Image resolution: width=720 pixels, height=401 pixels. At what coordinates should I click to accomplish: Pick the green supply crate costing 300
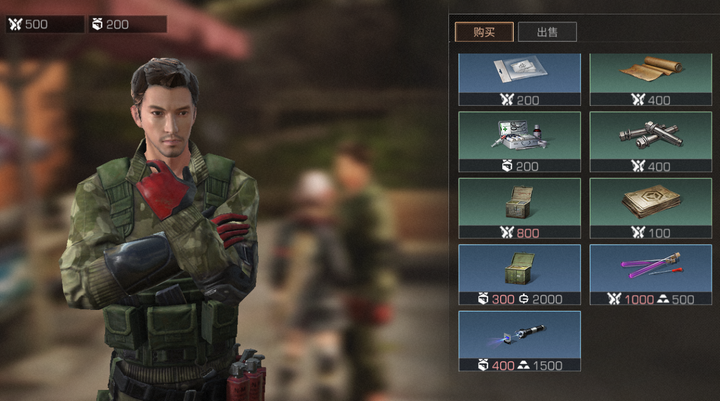click(519, 273)
